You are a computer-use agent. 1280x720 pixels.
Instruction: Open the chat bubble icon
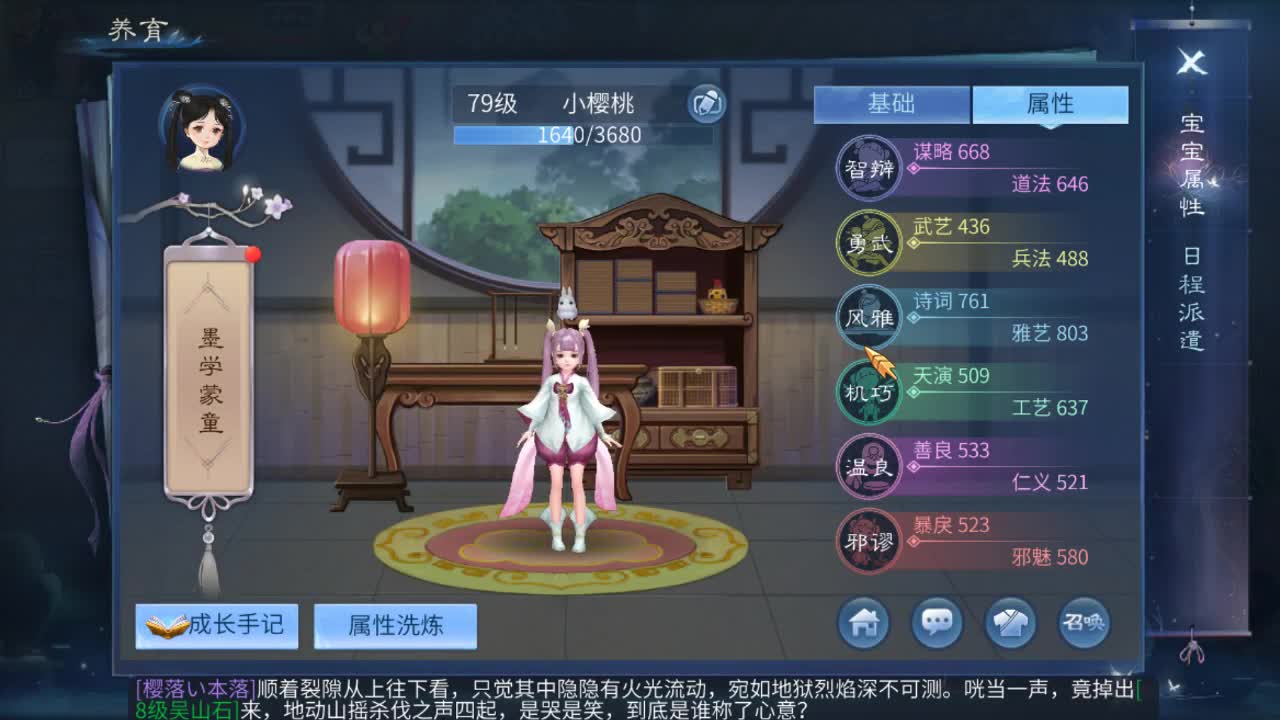click(x=936, y=622)
